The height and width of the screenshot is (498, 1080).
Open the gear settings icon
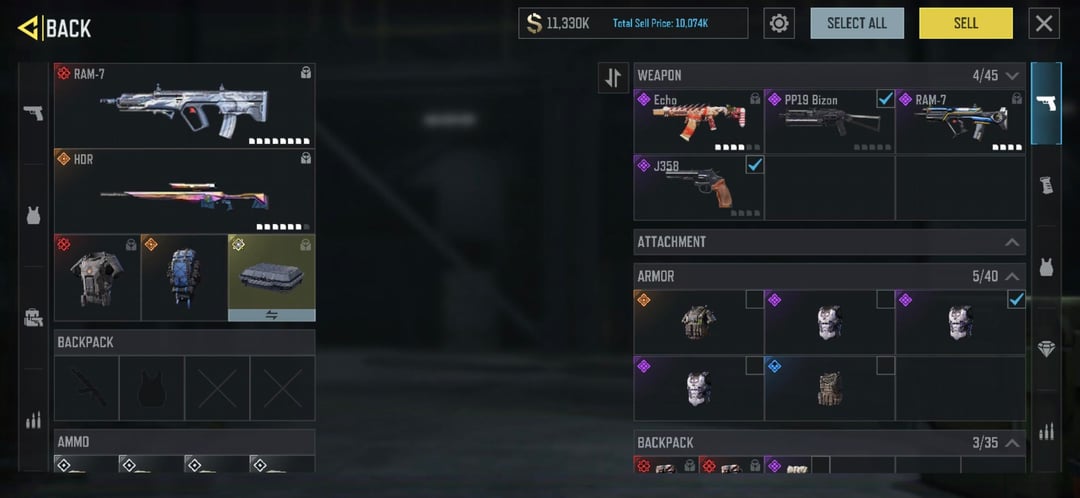pos(780,23)
